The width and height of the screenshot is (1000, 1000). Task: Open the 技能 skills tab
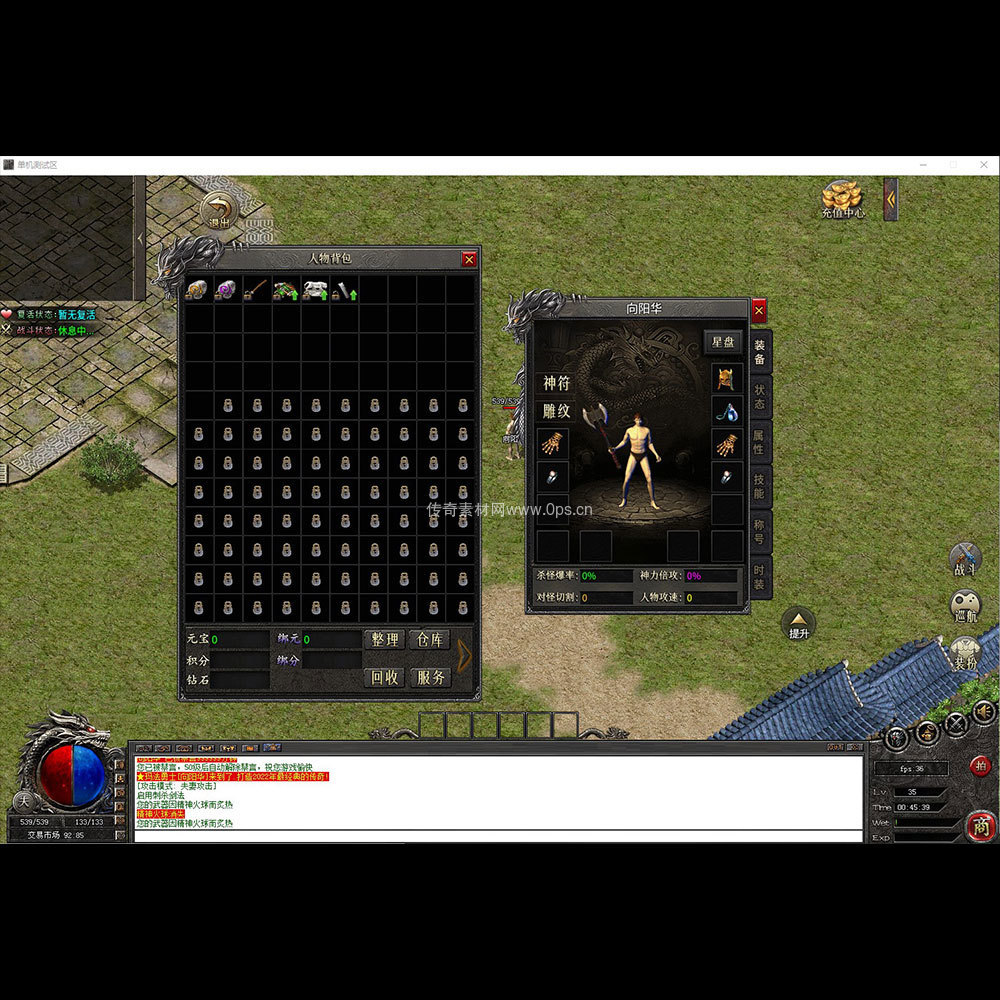pyautogui.click(x=760, y=486)
